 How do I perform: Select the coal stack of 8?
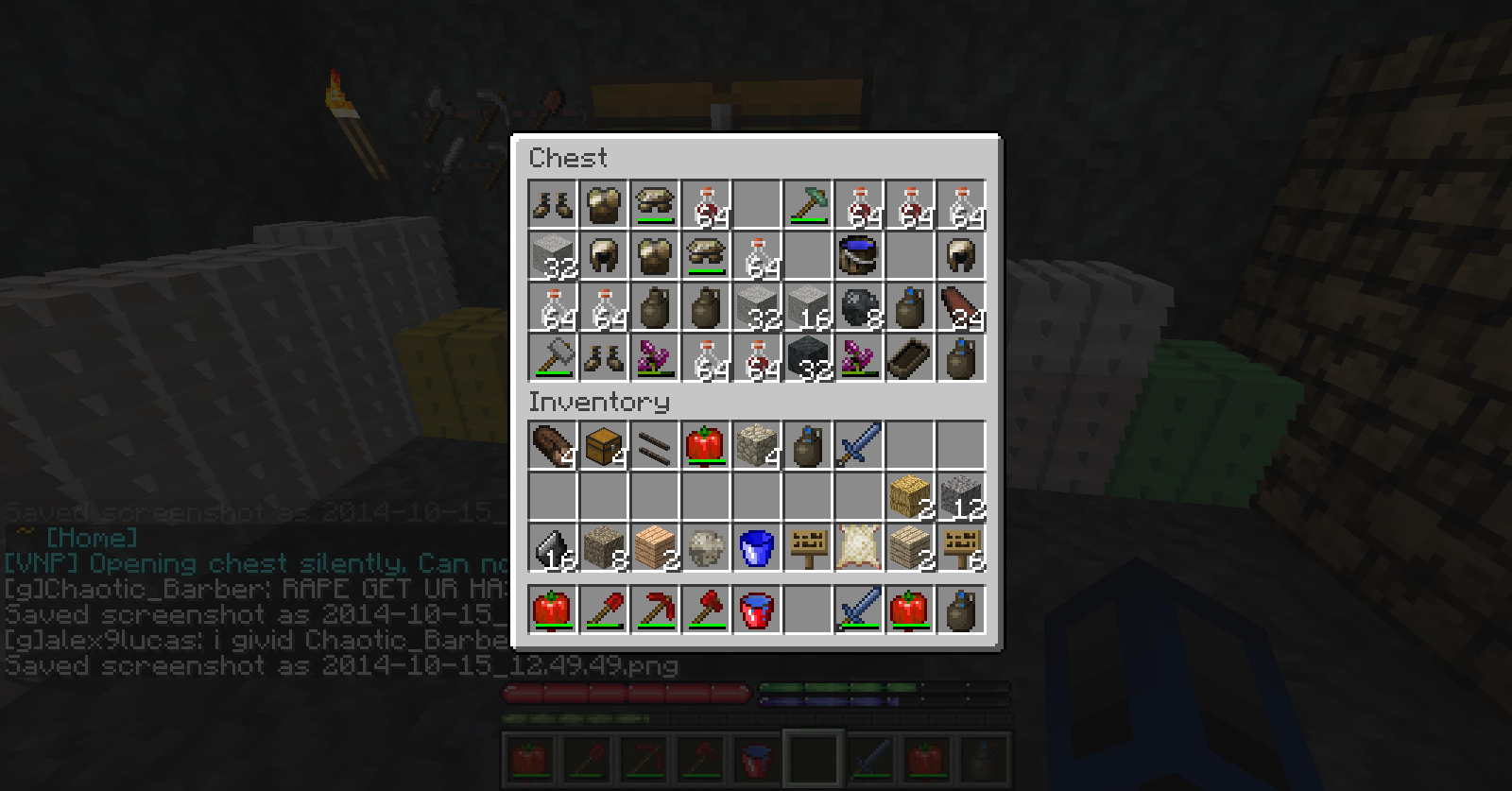859,307
